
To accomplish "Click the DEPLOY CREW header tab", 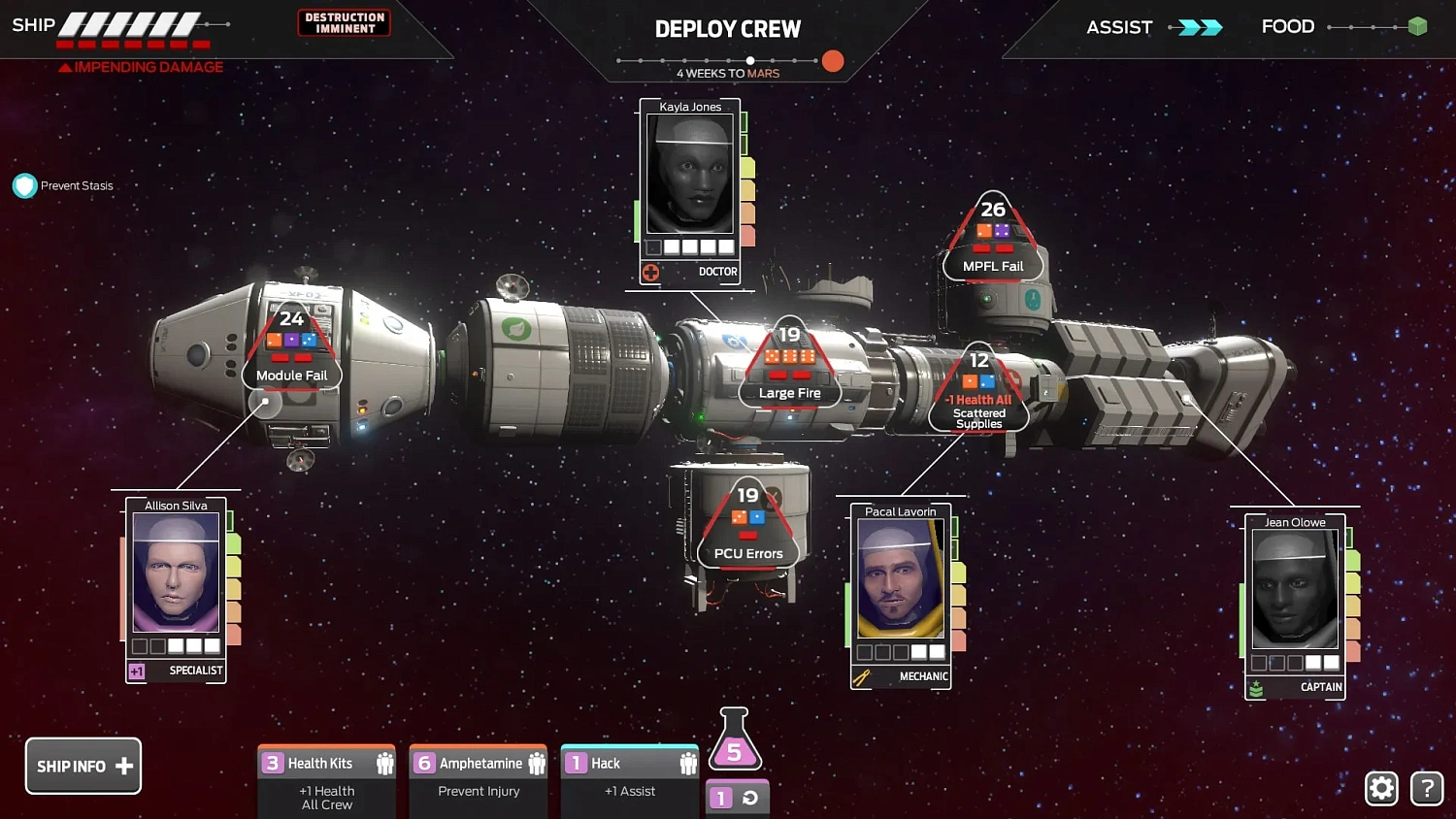I will (x=728, y=29).
